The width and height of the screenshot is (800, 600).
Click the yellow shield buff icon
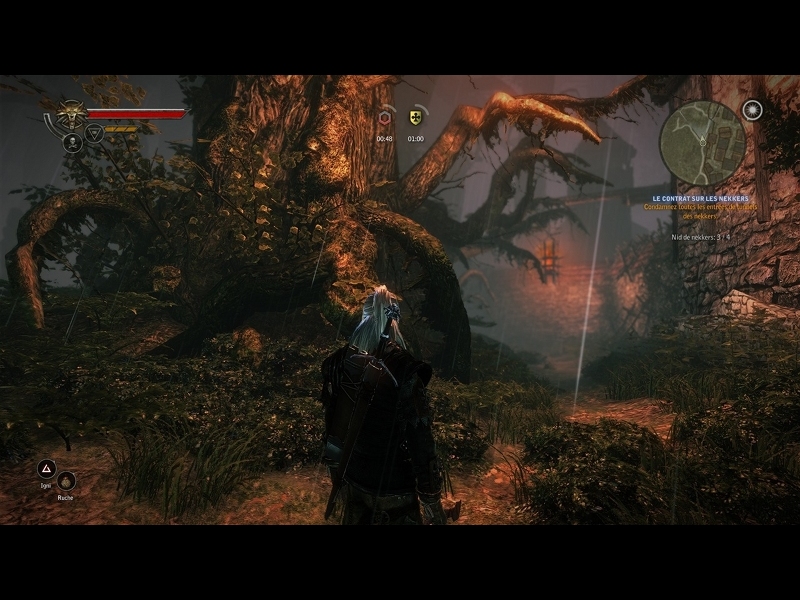[415, 118]
